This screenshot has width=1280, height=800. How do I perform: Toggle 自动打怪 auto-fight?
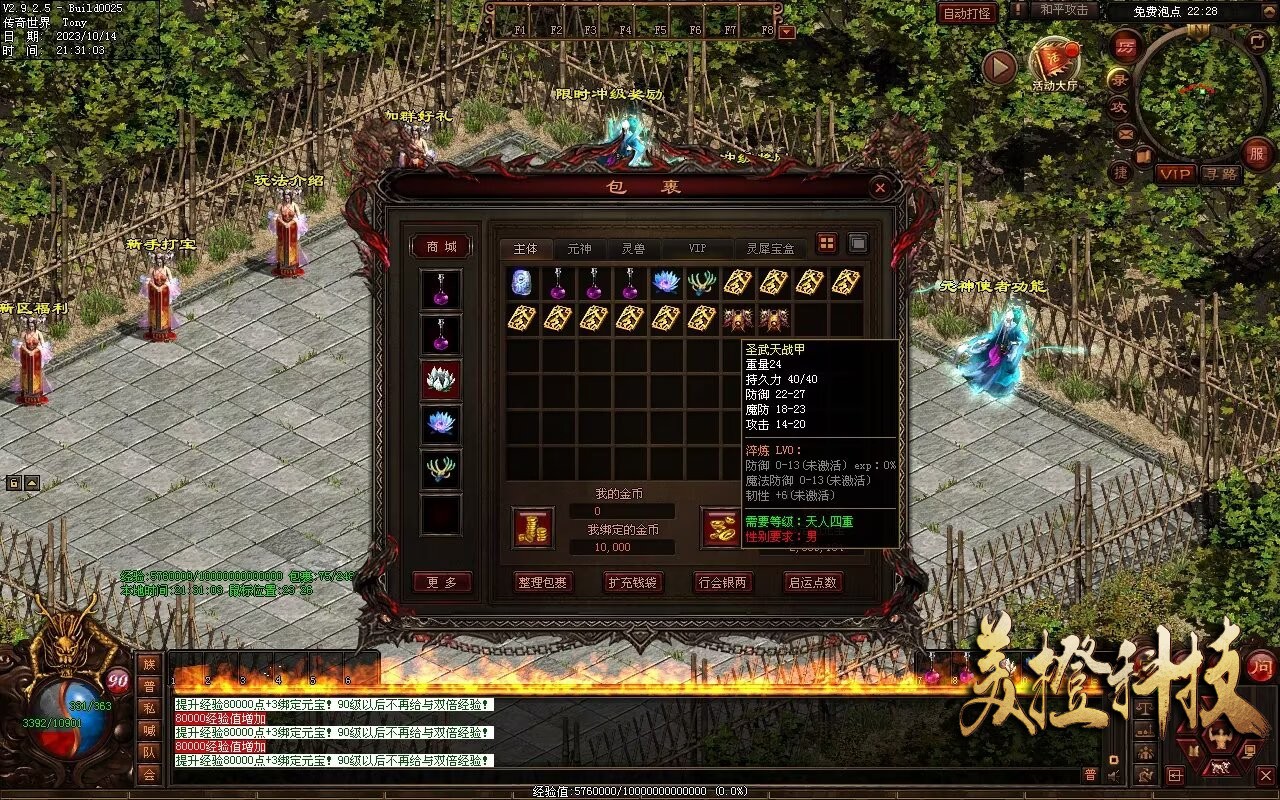pyautogui.click(x=968, y=13)
